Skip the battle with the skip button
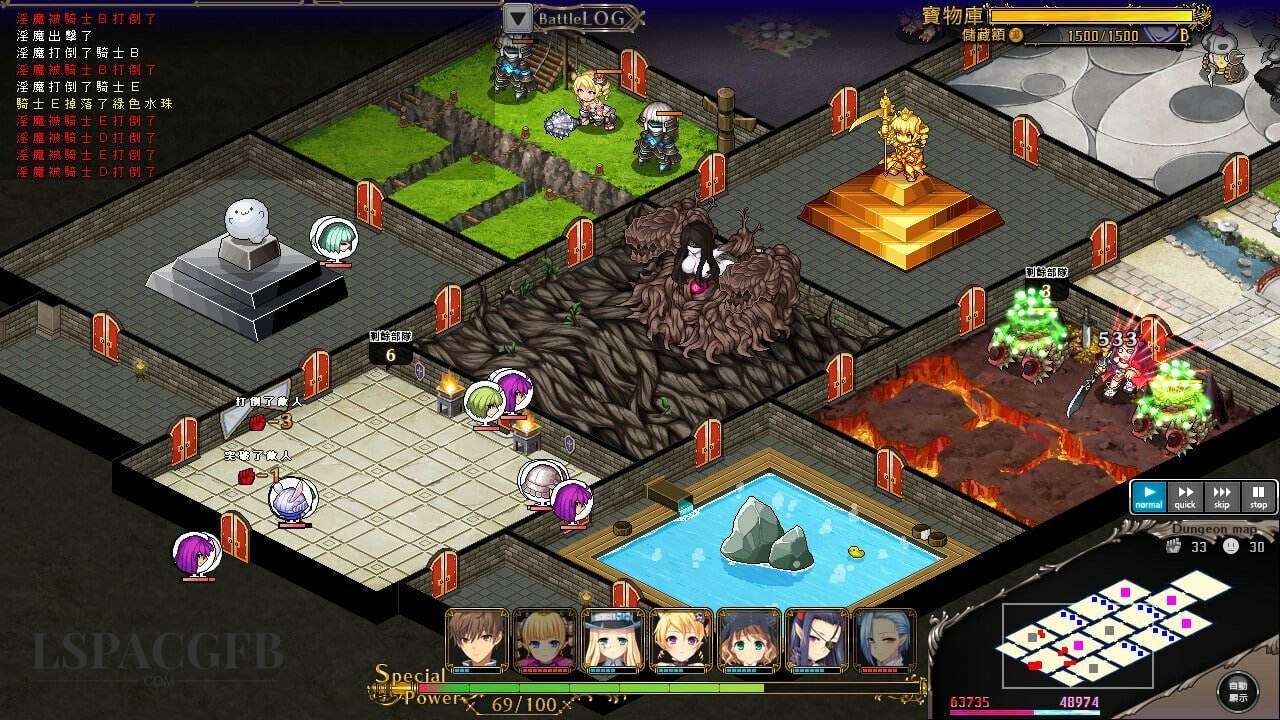The height and width of the screenshot is (720, 1280). (x=1222, y=496)
